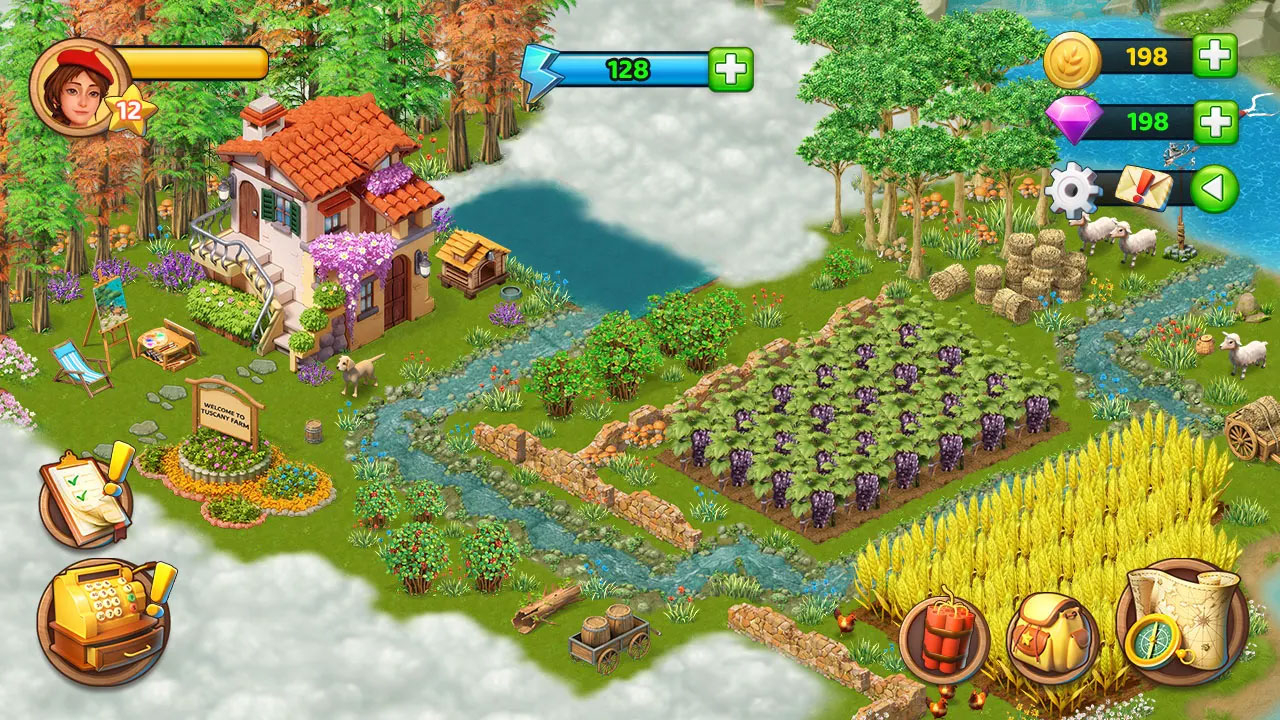Open the gear settings menu
1280x720 pixels.
(x=1073, y=189)
